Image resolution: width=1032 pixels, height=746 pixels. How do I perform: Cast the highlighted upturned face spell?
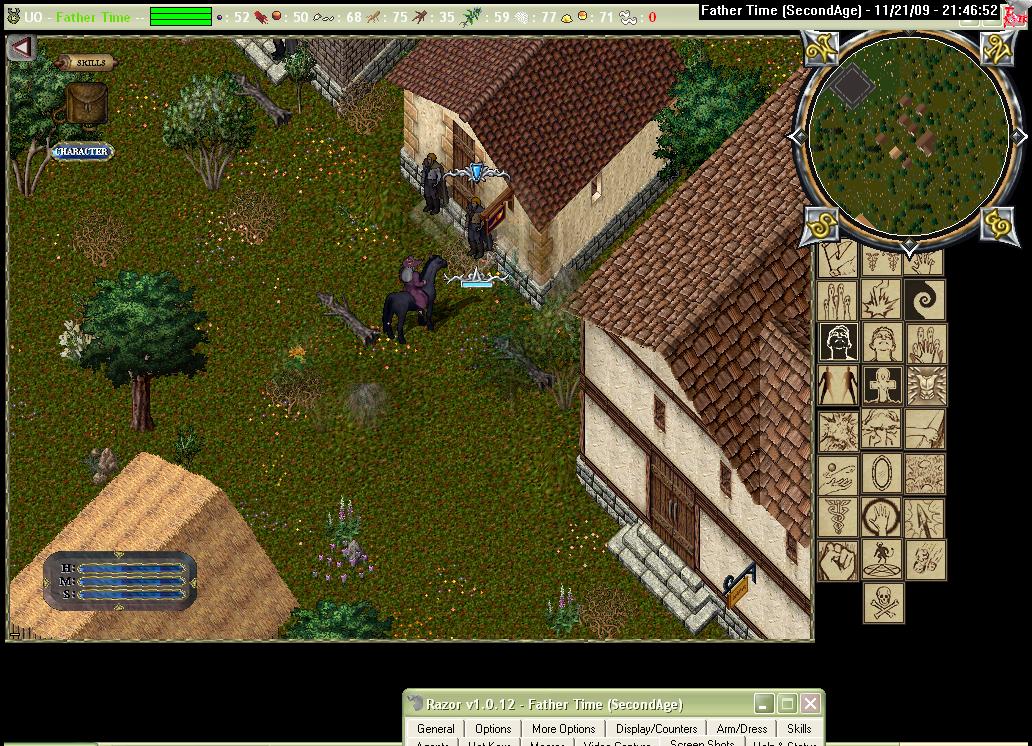[838, 342]
